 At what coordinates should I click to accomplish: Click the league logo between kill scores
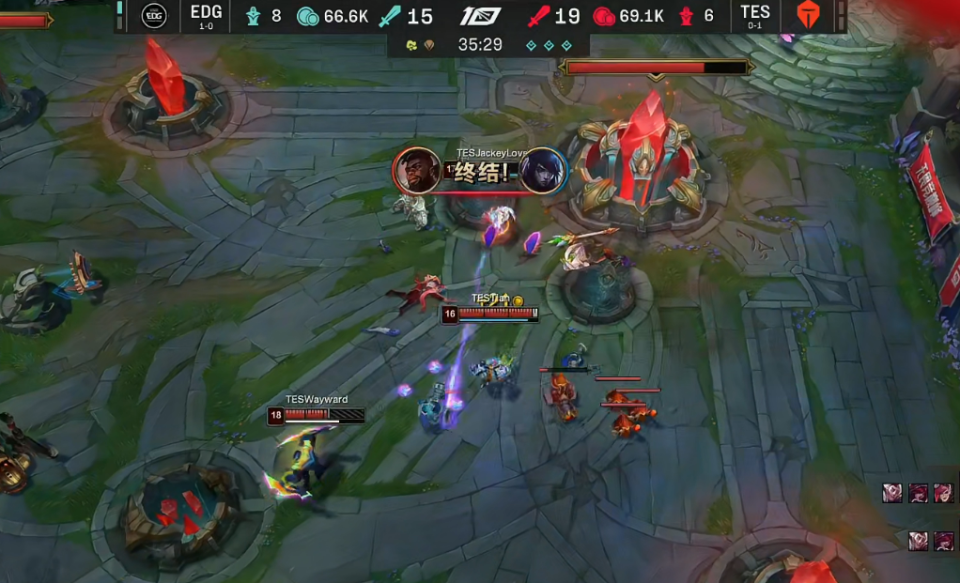(x=479, y=16)
